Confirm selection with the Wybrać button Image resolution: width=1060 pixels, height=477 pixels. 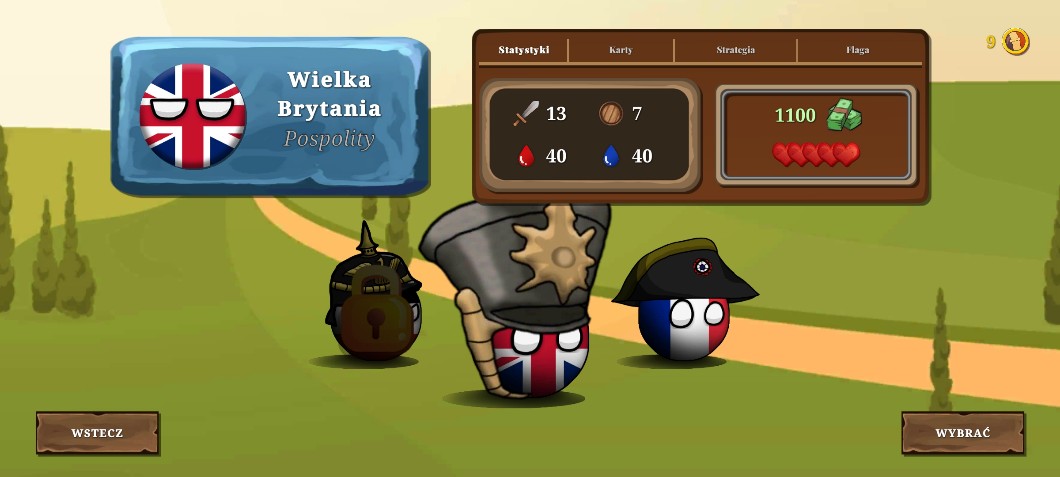point(962,433)
